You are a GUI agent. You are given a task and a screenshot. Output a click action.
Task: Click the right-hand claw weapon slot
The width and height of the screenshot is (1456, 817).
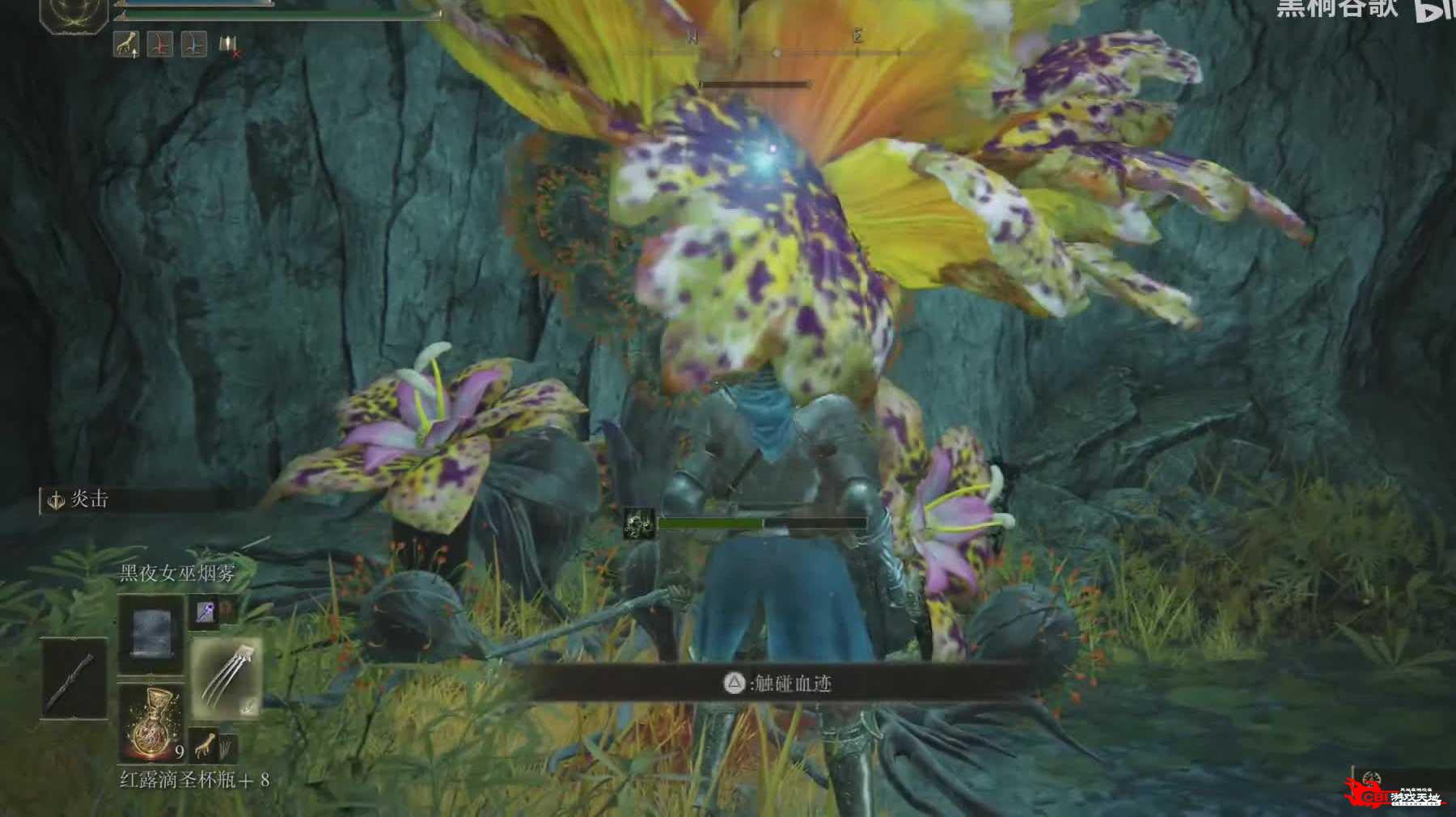[226, 678]
